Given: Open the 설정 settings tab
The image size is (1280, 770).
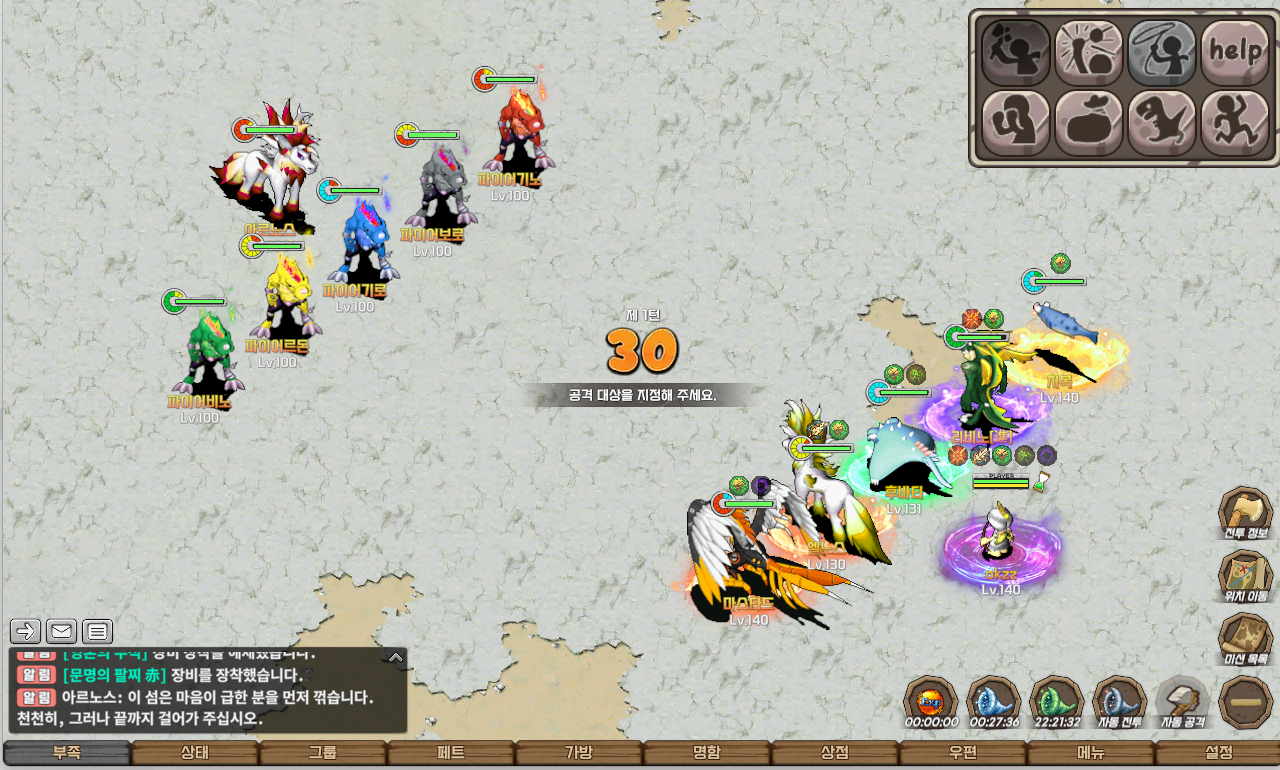Looking at the screenshot, I should (x=1218, y=753).
